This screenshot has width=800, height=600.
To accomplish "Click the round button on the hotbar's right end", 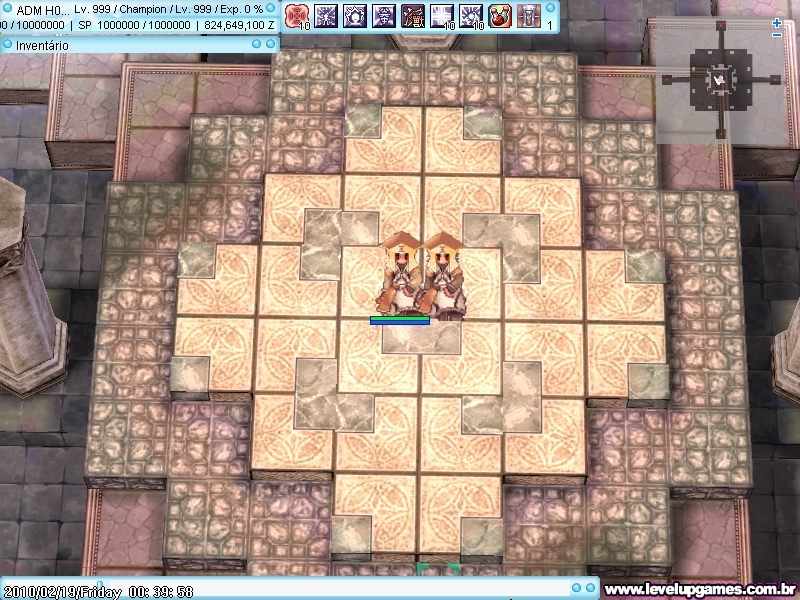I will tap(551, 9).
